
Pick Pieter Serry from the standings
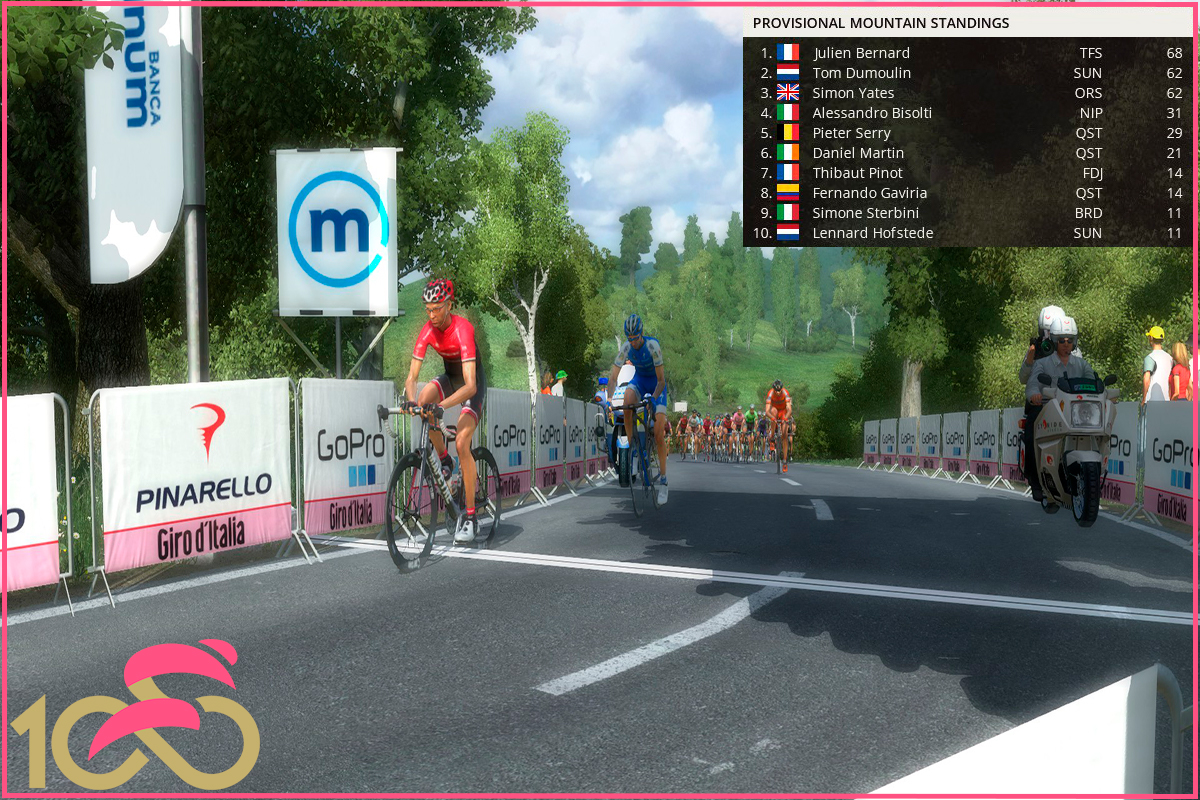click(x=851, y=133)
